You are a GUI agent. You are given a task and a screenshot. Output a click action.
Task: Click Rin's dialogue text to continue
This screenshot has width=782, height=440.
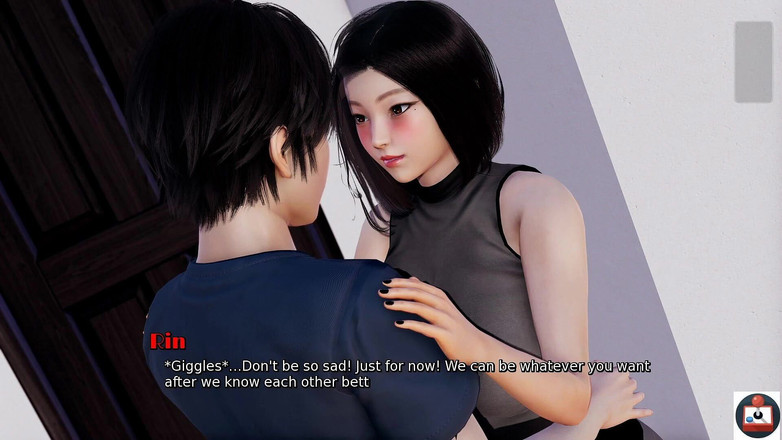(x=406, y=374)
